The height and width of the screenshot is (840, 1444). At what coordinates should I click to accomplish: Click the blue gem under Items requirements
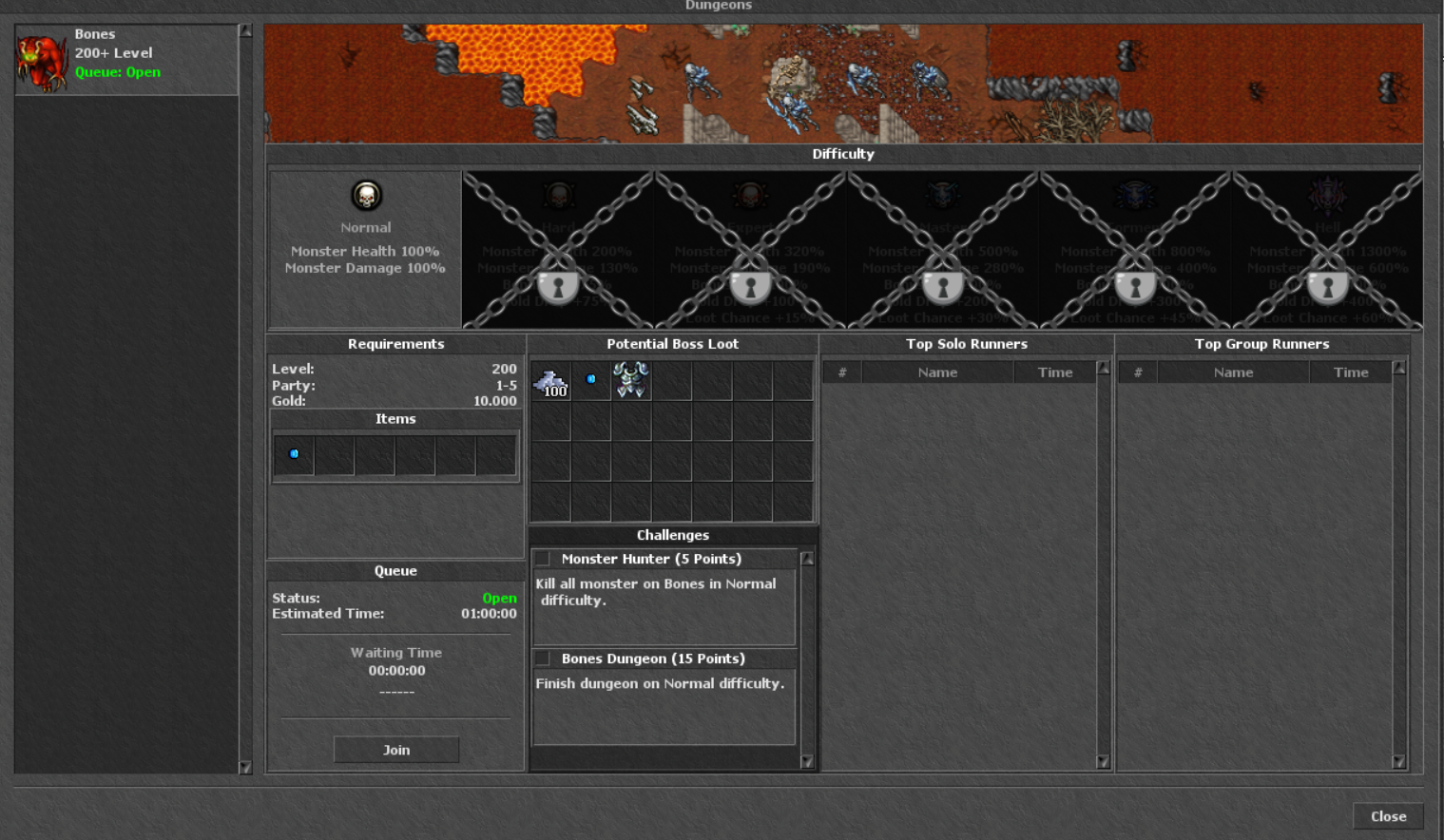tap(293, 454)
